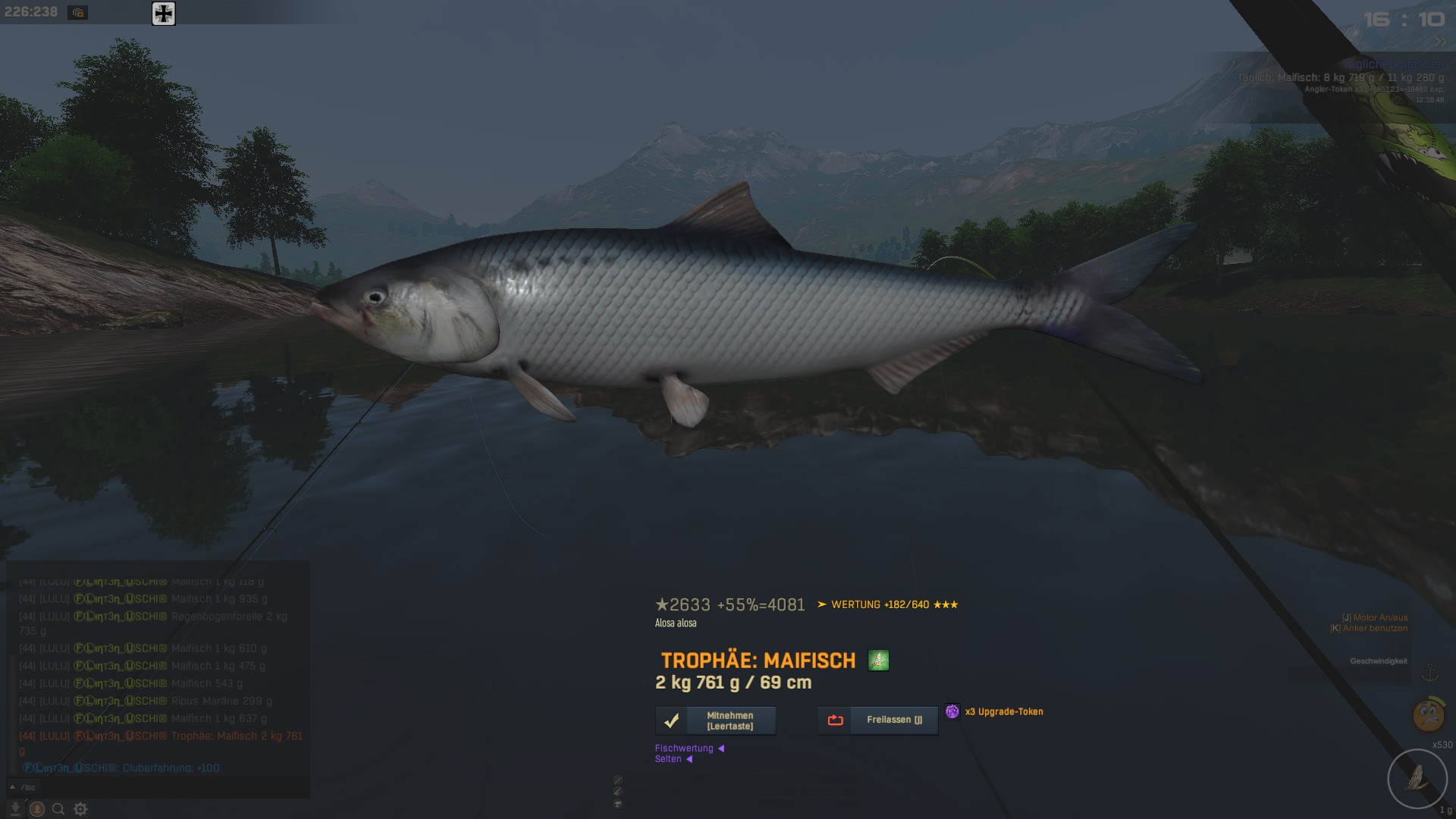Click the Upgrade-Token reward icon

[952, 711]
